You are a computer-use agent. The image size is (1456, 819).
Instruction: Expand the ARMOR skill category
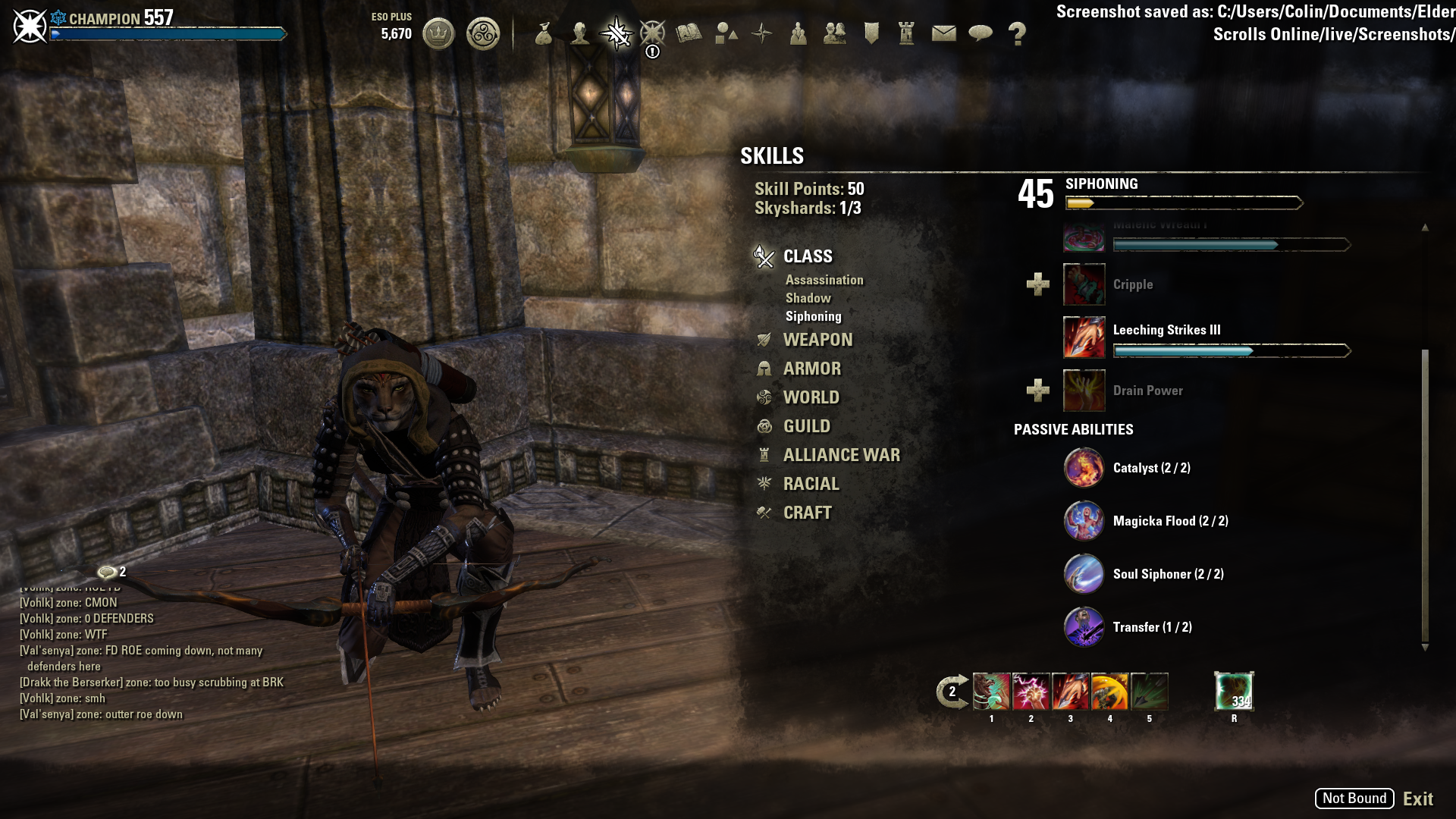811,368
